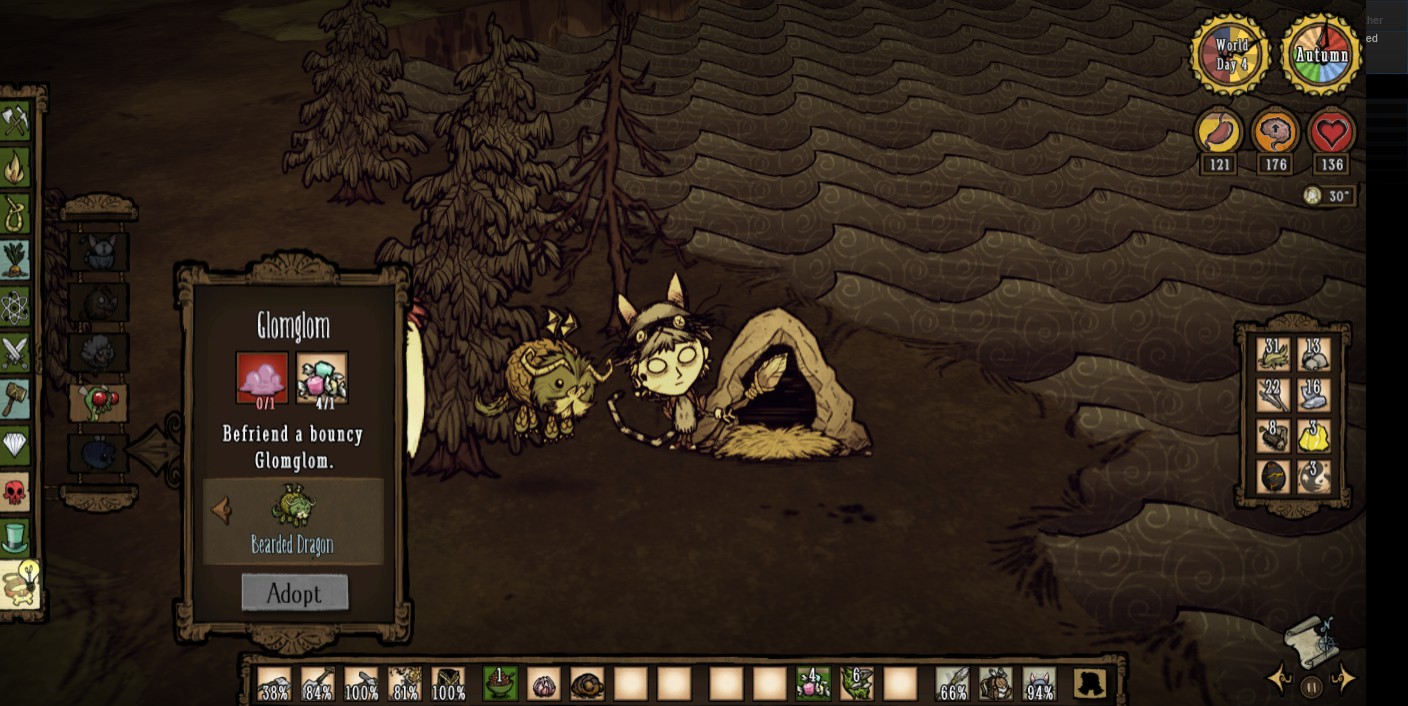The image size is (1408, 706).
Task: Open the Dress top hat tab
Action: coord(15,538)
